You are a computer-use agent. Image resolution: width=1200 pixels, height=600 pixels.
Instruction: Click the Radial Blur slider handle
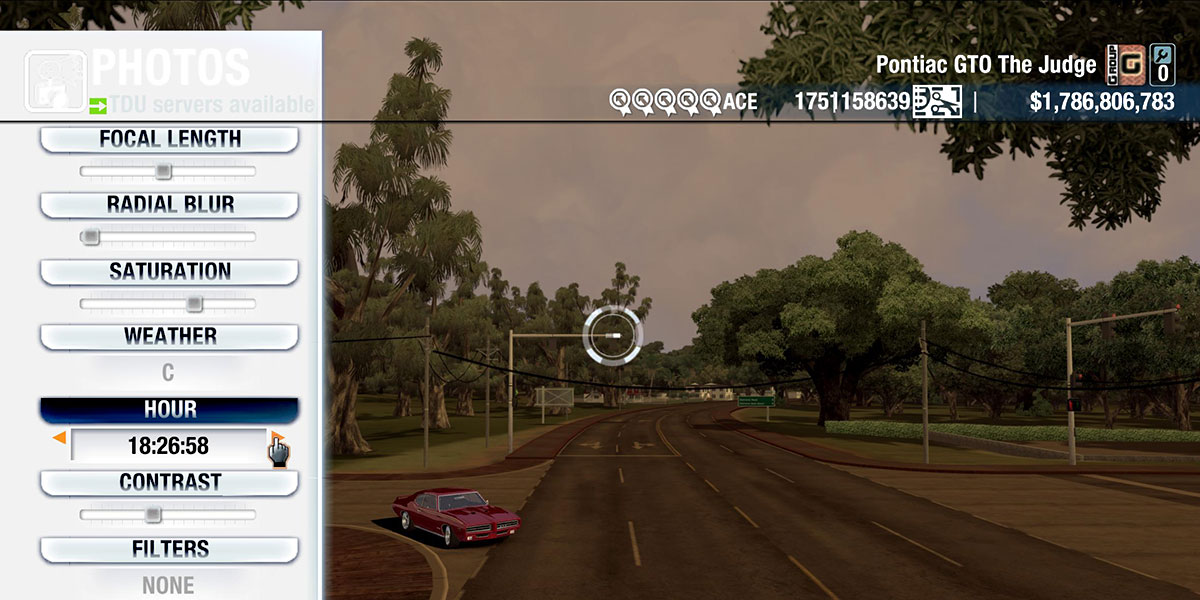(x=91, y=237)
